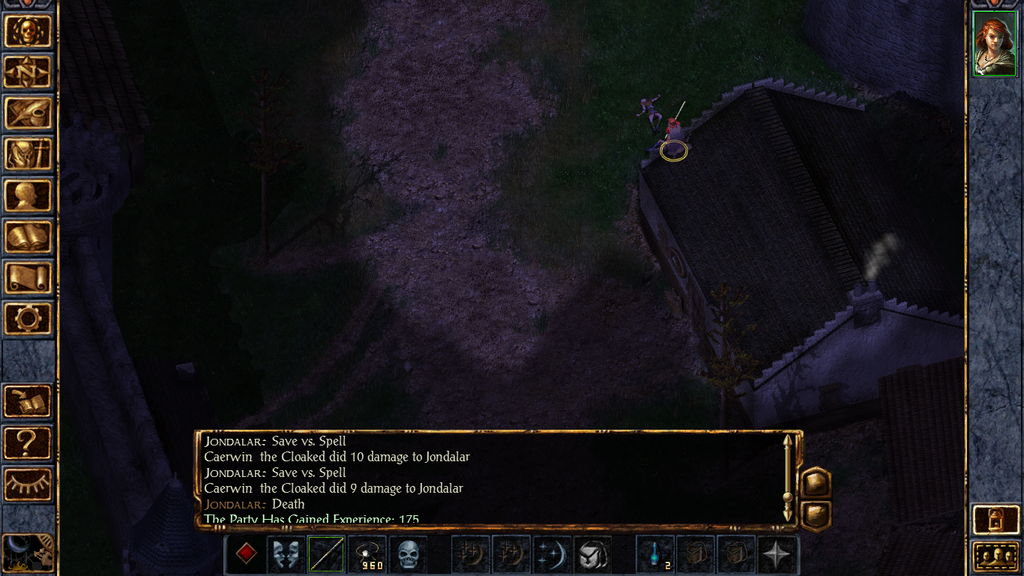Click the question mark help button
Screen dimensions: 1024x576
point(27,442)
